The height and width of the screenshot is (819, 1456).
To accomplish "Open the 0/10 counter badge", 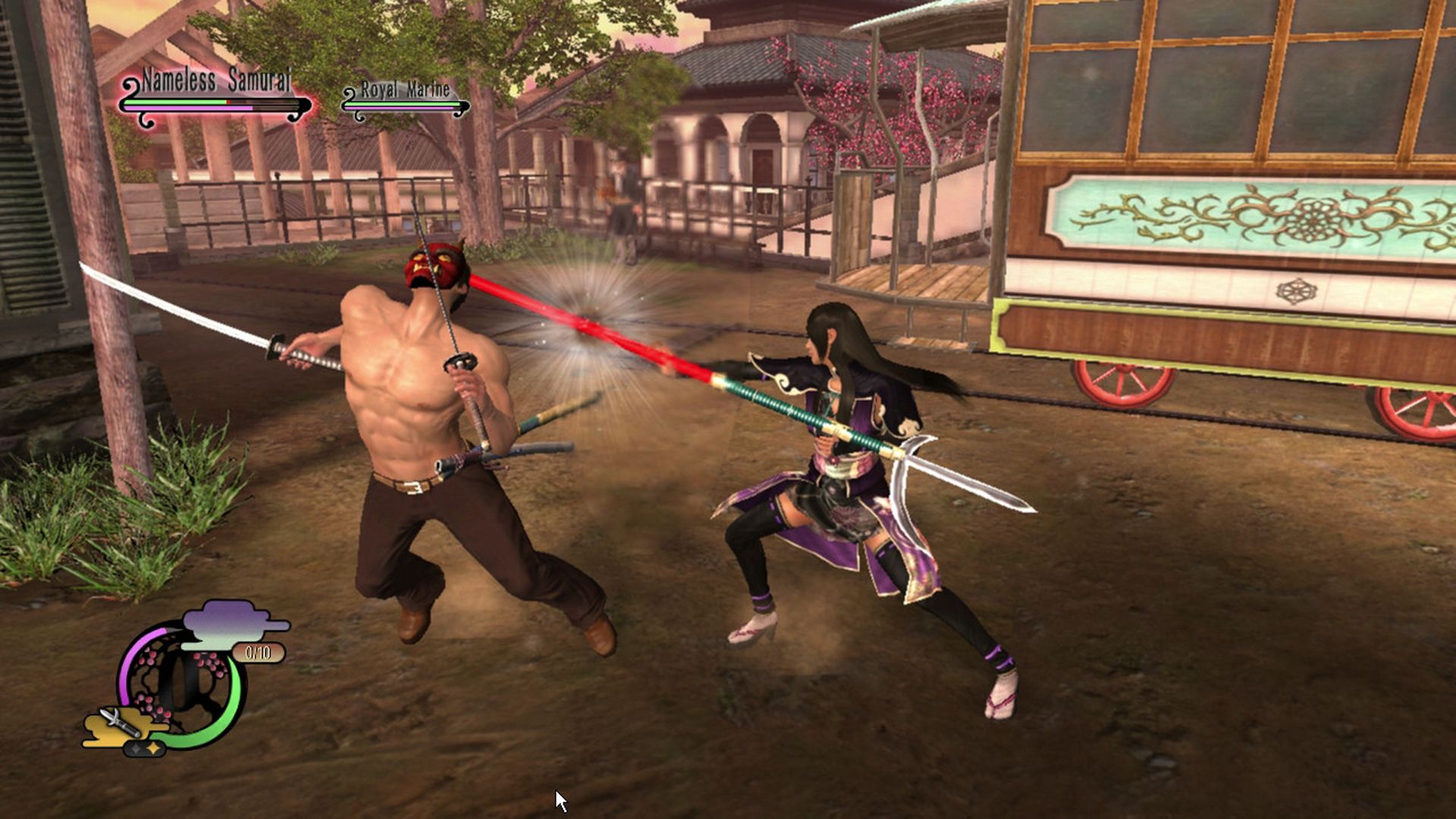I will pyautogui.click(x=258, y=652).
